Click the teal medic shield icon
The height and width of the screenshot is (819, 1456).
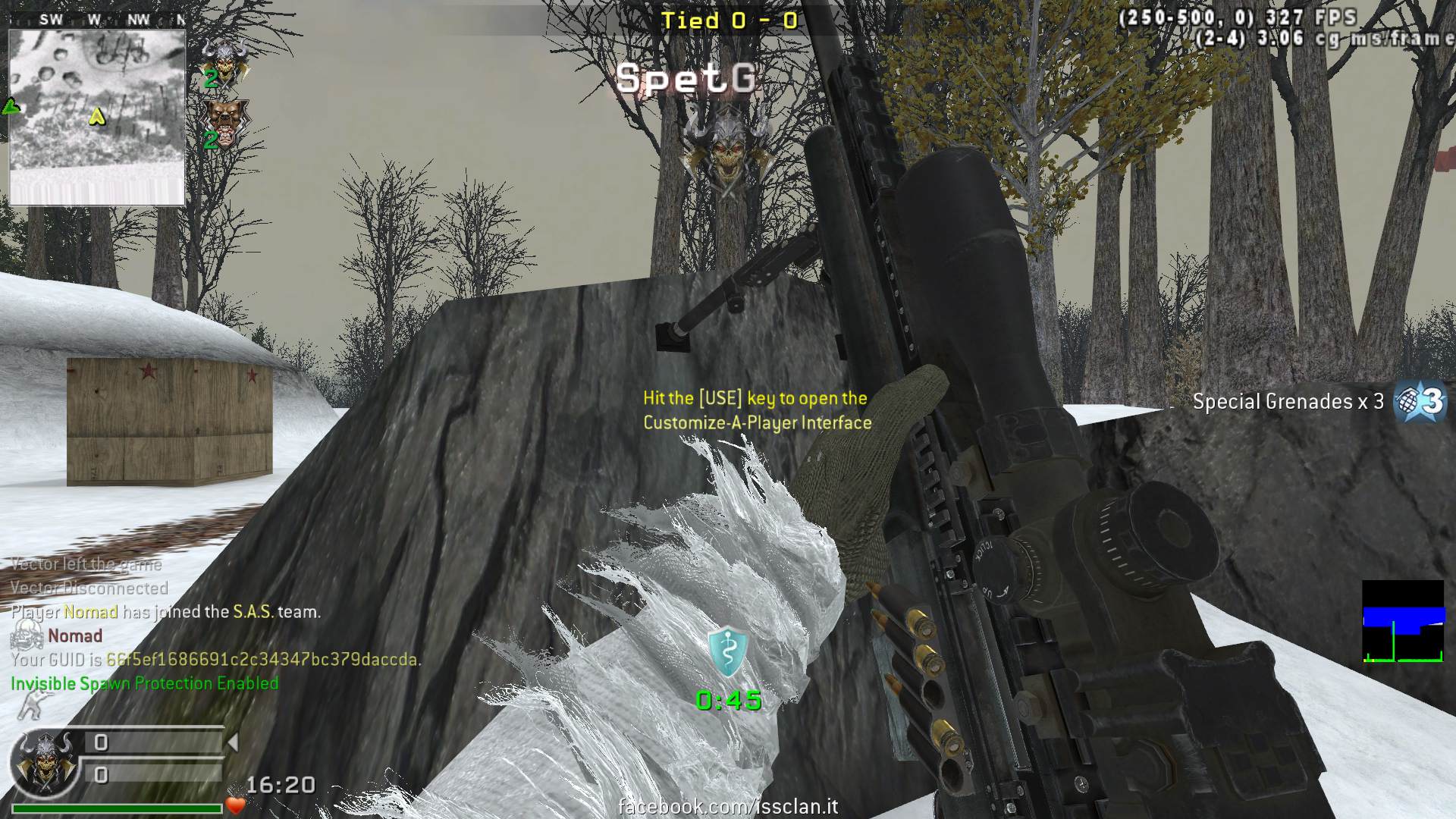coord(727,653)
